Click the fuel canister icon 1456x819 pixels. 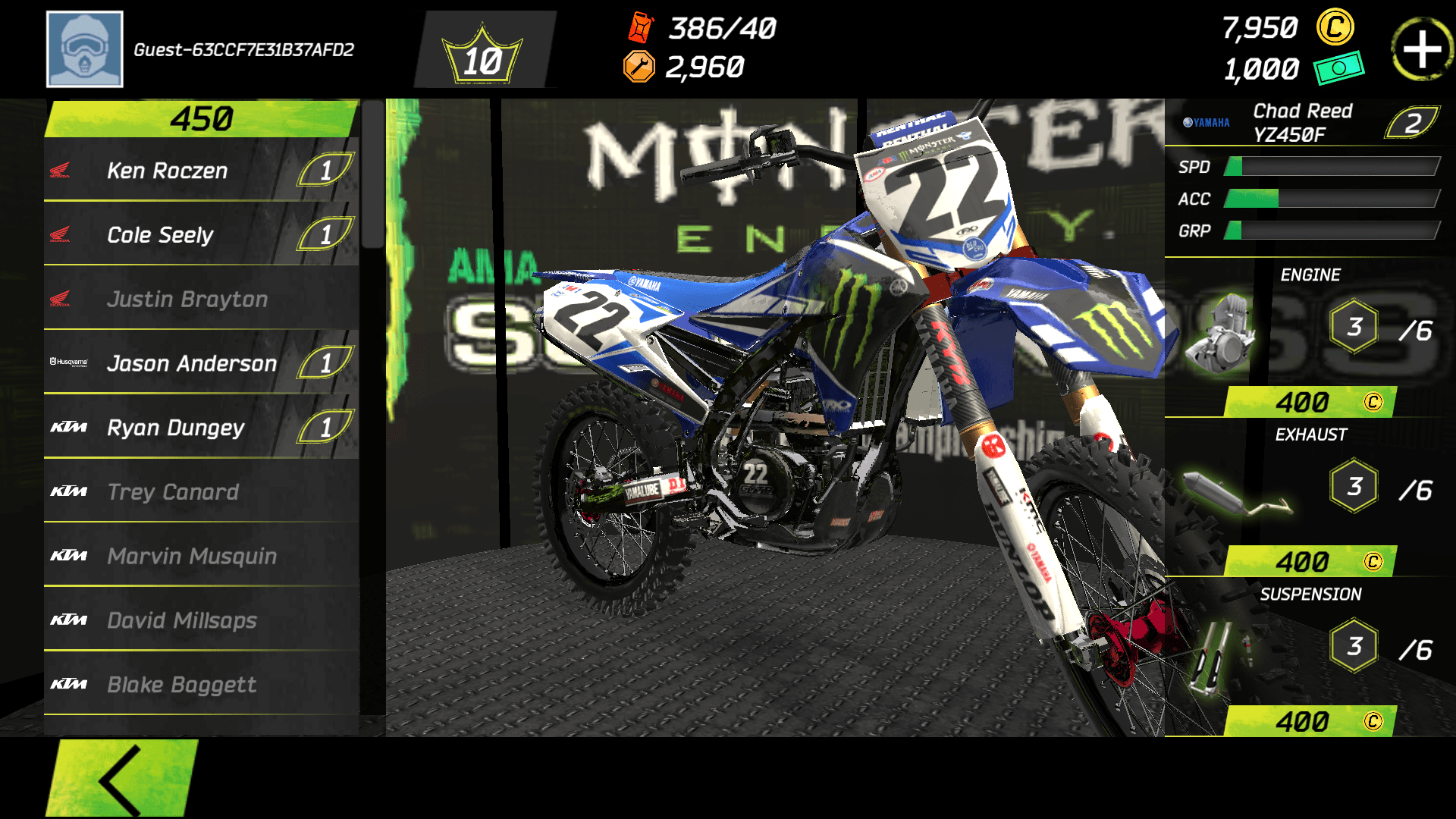(639, 29)
